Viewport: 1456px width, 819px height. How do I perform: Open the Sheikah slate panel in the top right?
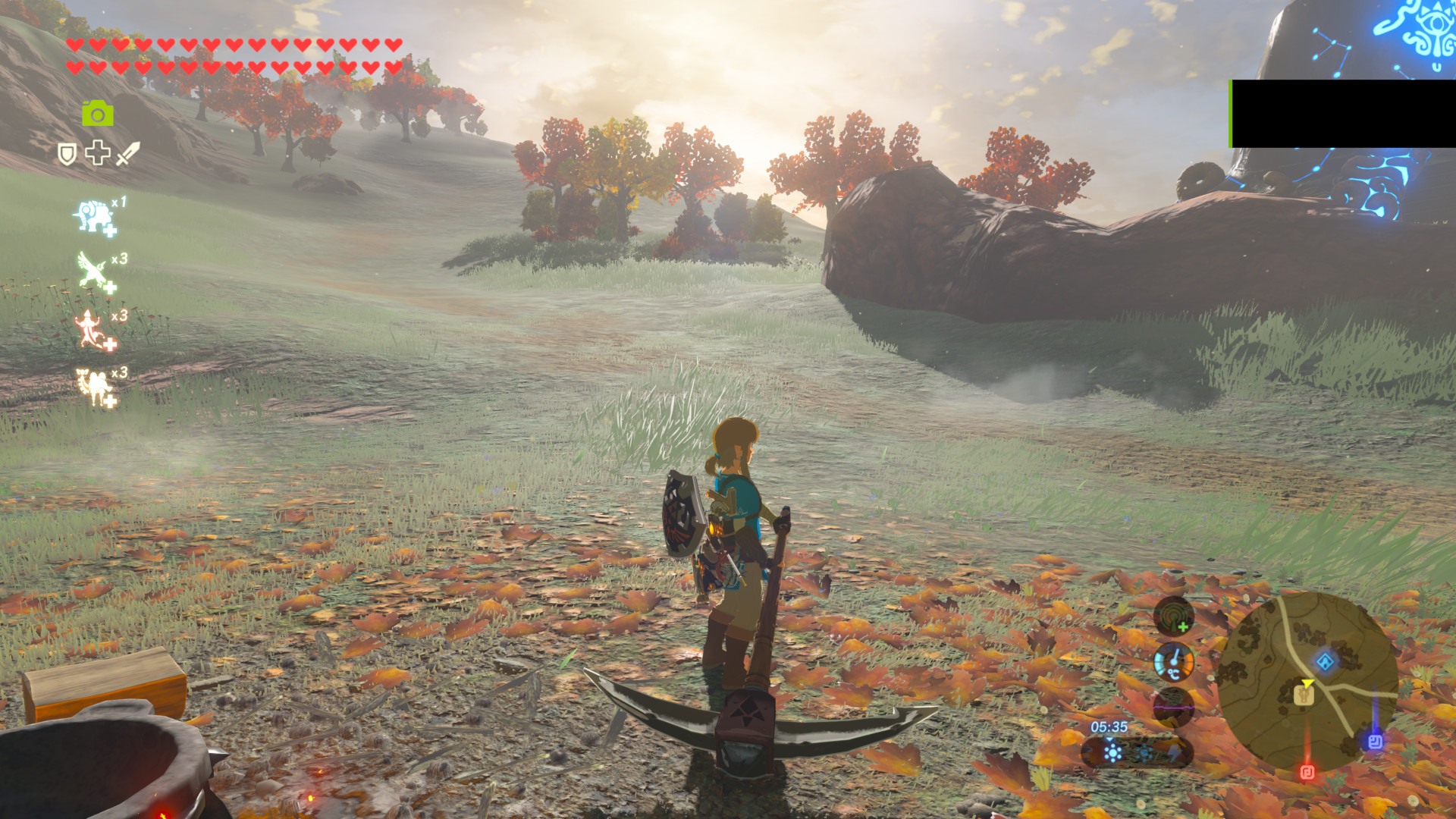click(x=1342, y=114)
